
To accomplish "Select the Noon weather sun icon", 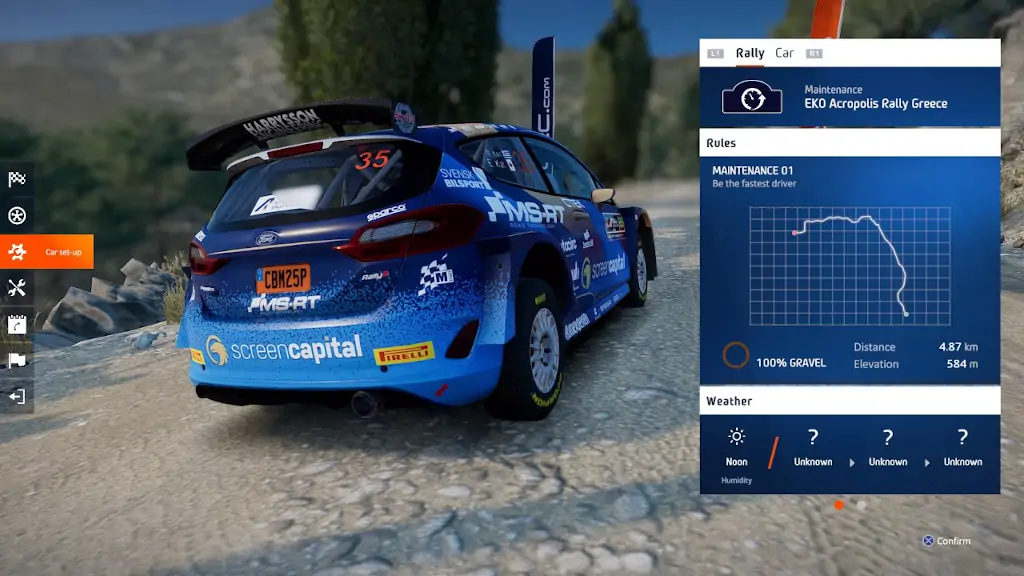I will point(737,437).
